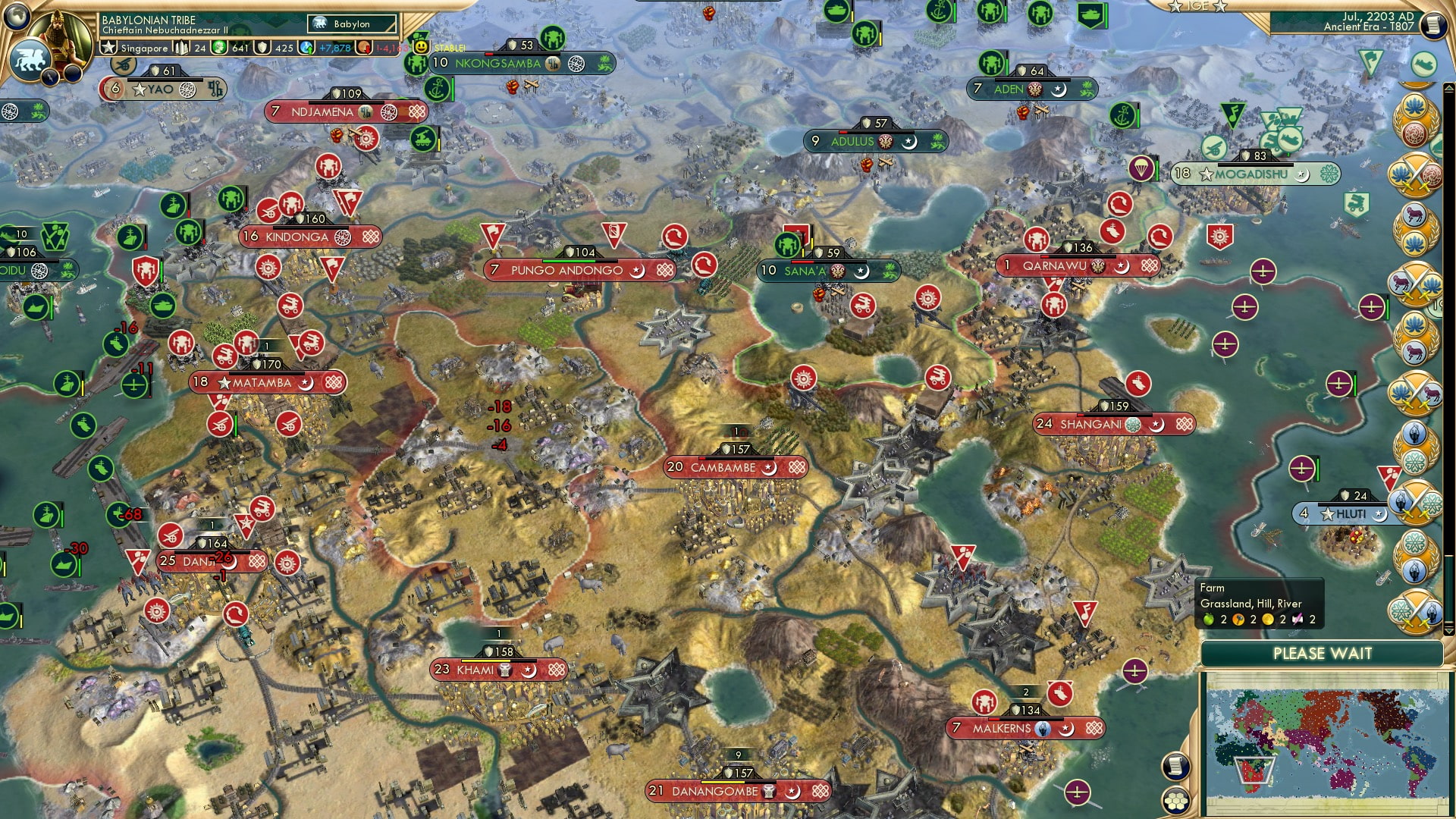Image resolution: width=1456 pixels, height=819 pixels.
Task: Click the Singapore city-state name in status bar
Action: click(x=144, y=48)
